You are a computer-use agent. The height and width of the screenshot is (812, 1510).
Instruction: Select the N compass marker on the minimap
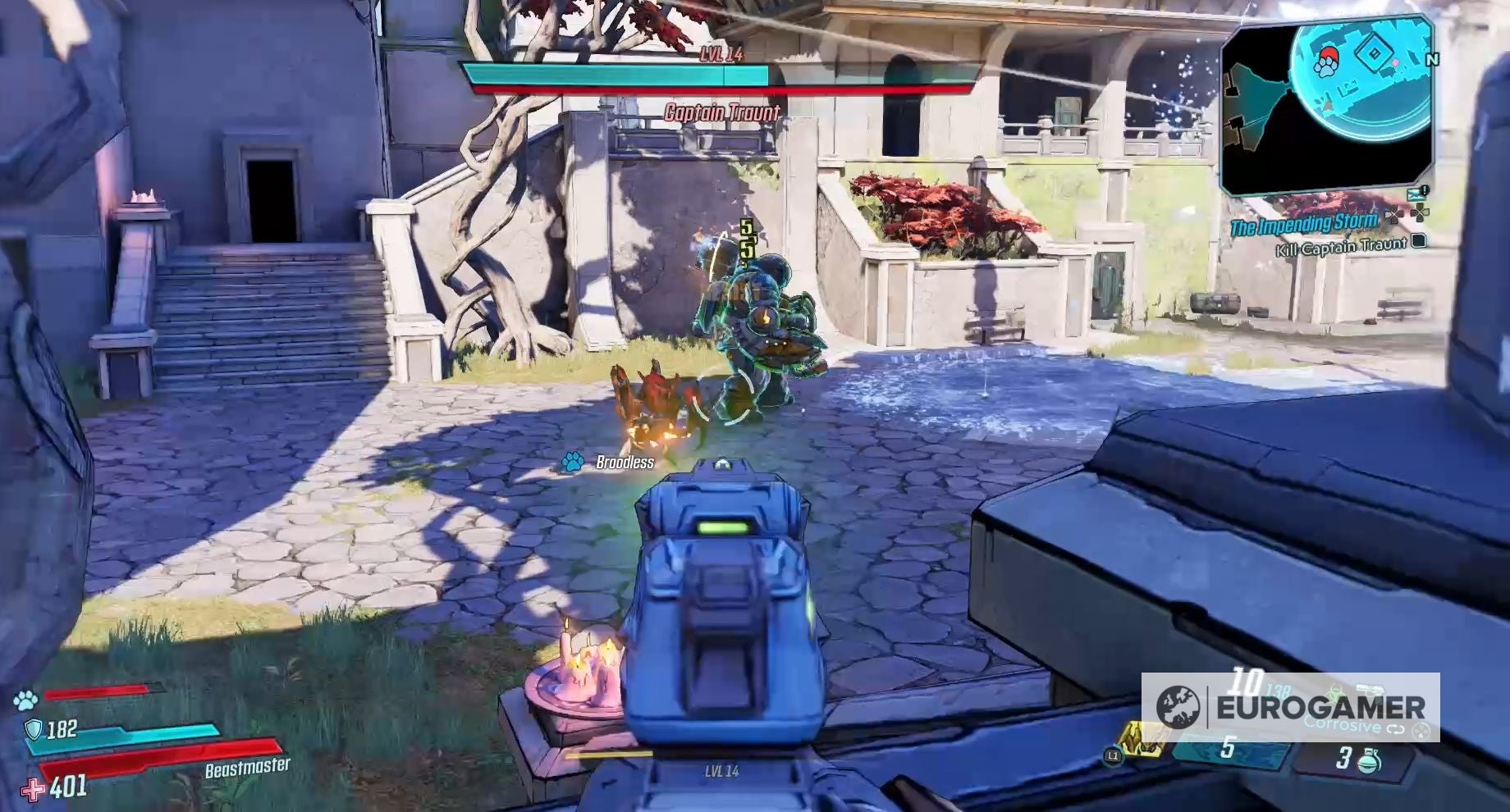pyautogui.click(x=1432, y=58)
